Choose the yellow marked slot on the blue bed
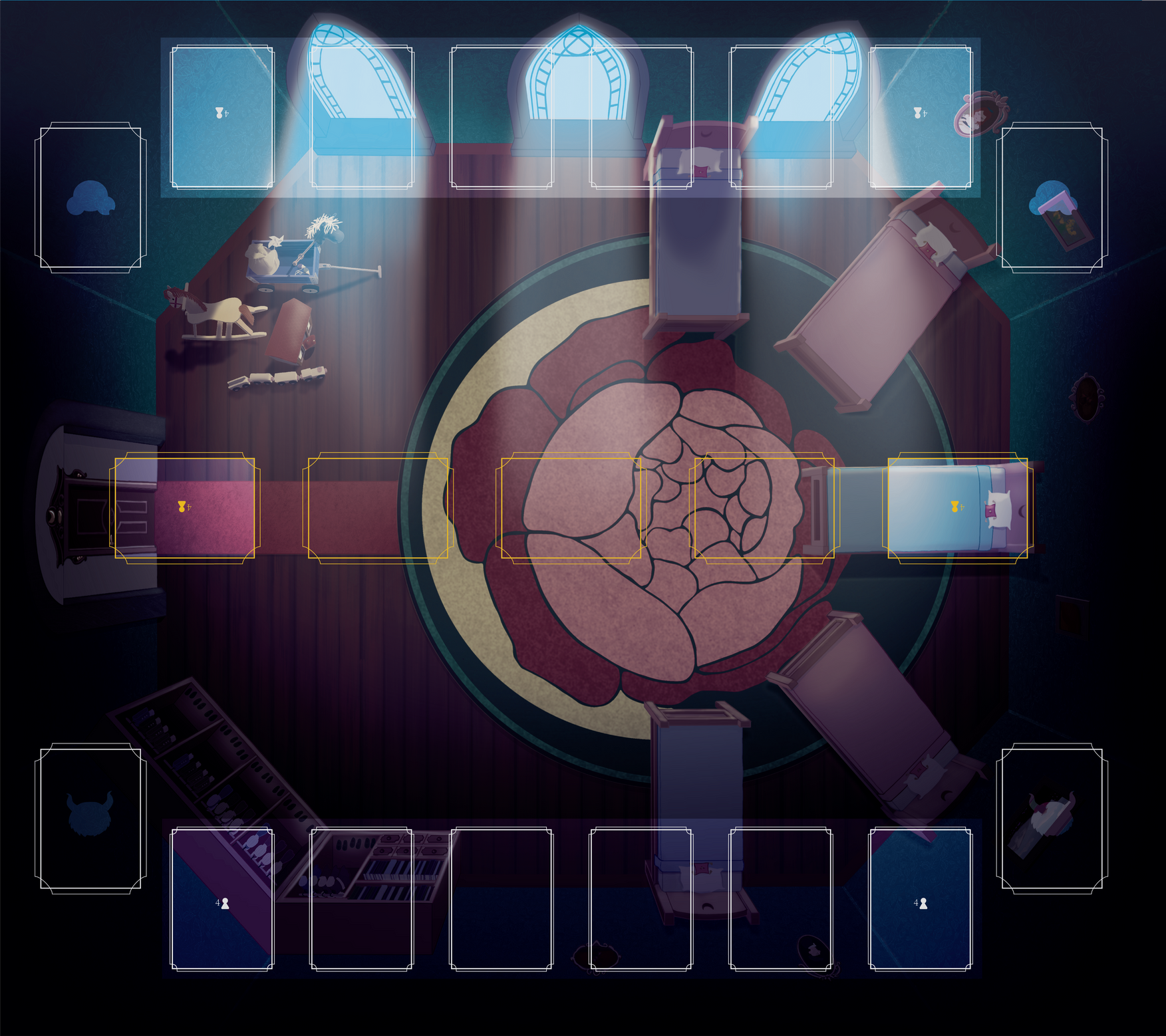This screenshot has width=1166, height=1036. [x=957, y=508]
